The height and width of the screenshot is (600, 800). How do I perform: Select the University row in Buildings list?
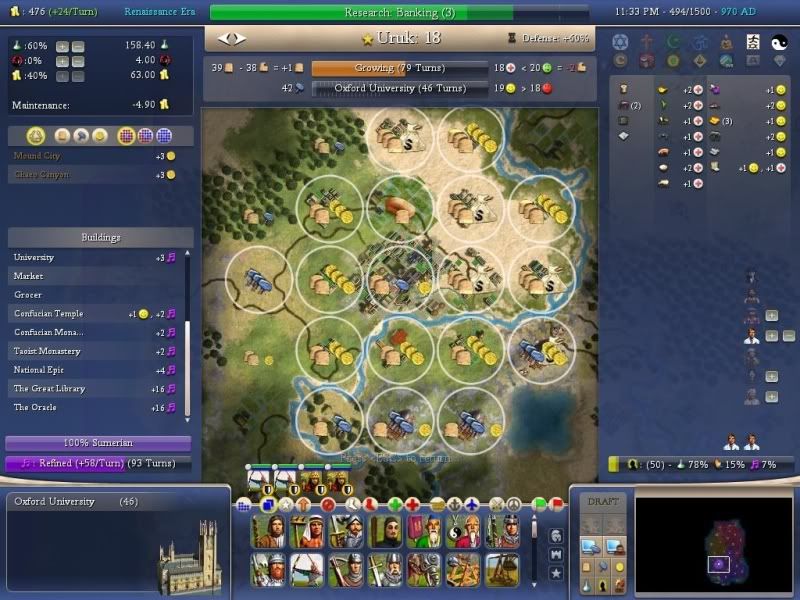click(x=95, y=257)
